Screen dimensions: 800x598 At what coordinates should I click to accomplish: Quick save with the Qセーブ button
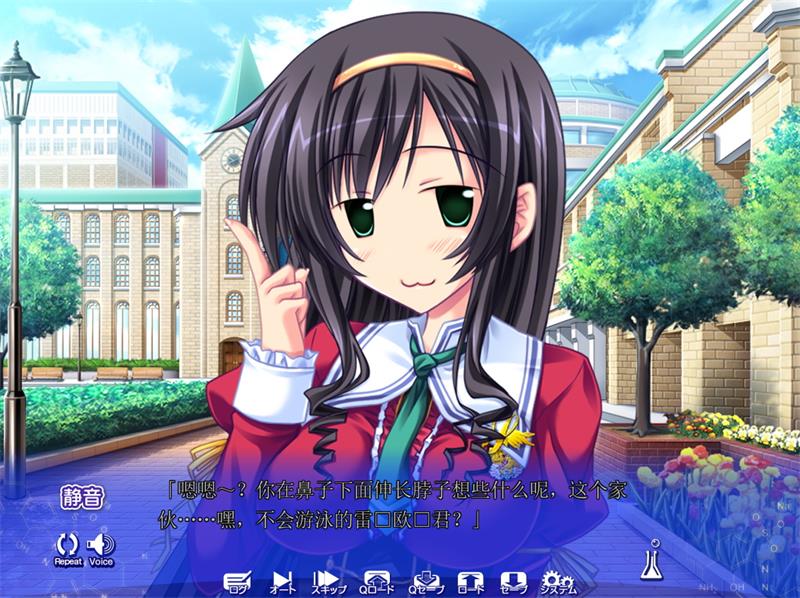424,582
